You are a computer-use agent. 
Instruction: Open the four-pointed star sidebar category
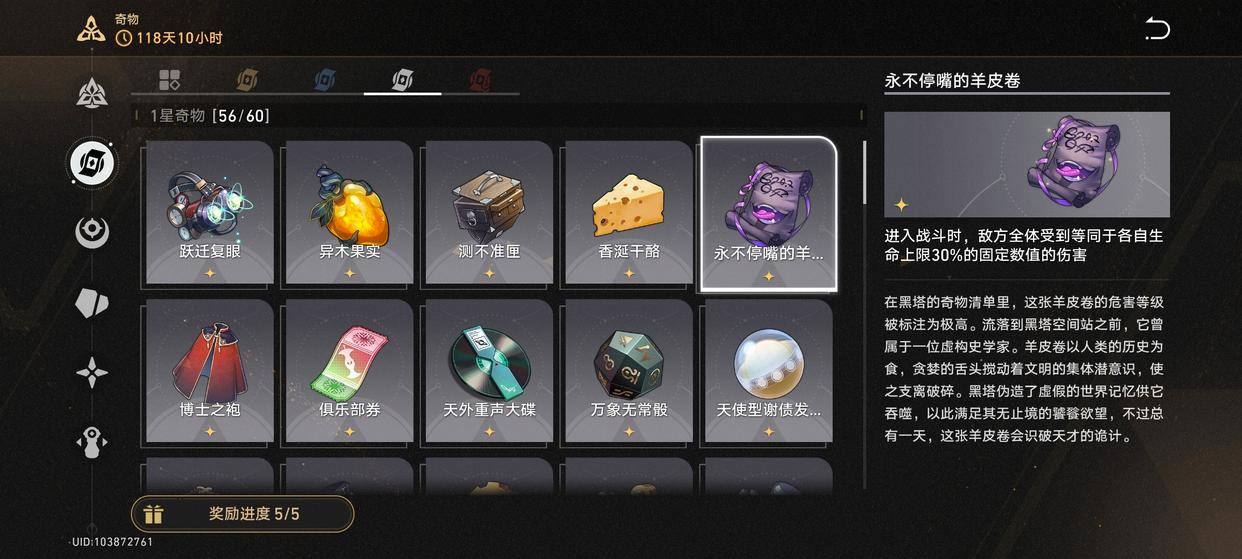(x=92, y=373)
